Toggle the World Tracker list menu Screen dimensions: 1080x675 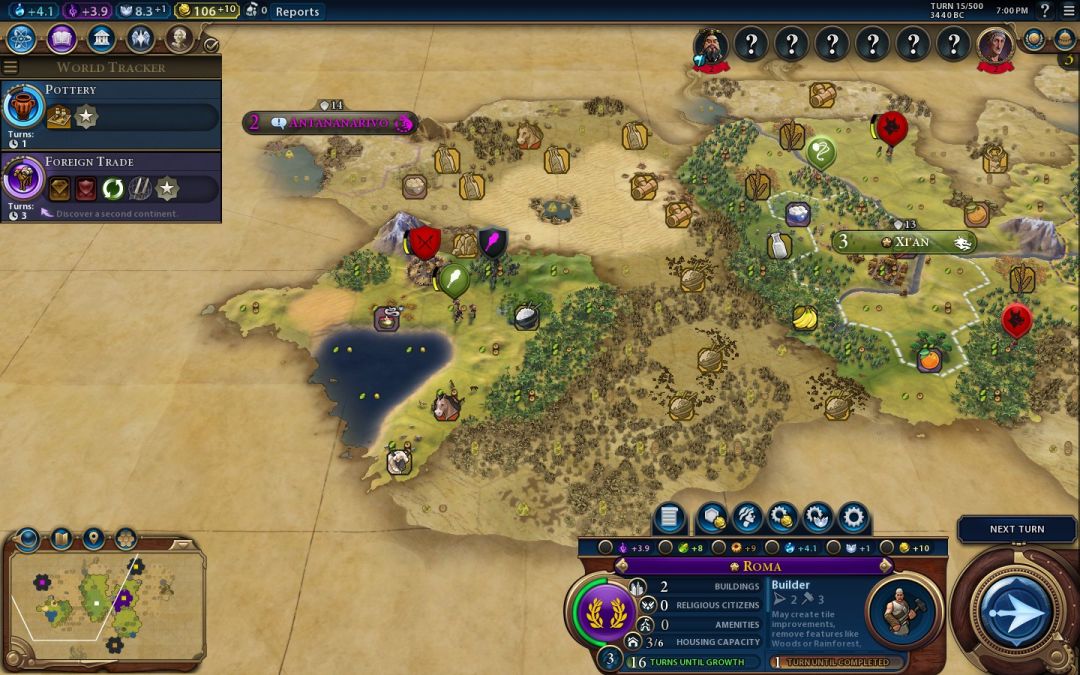pos(11,67)
